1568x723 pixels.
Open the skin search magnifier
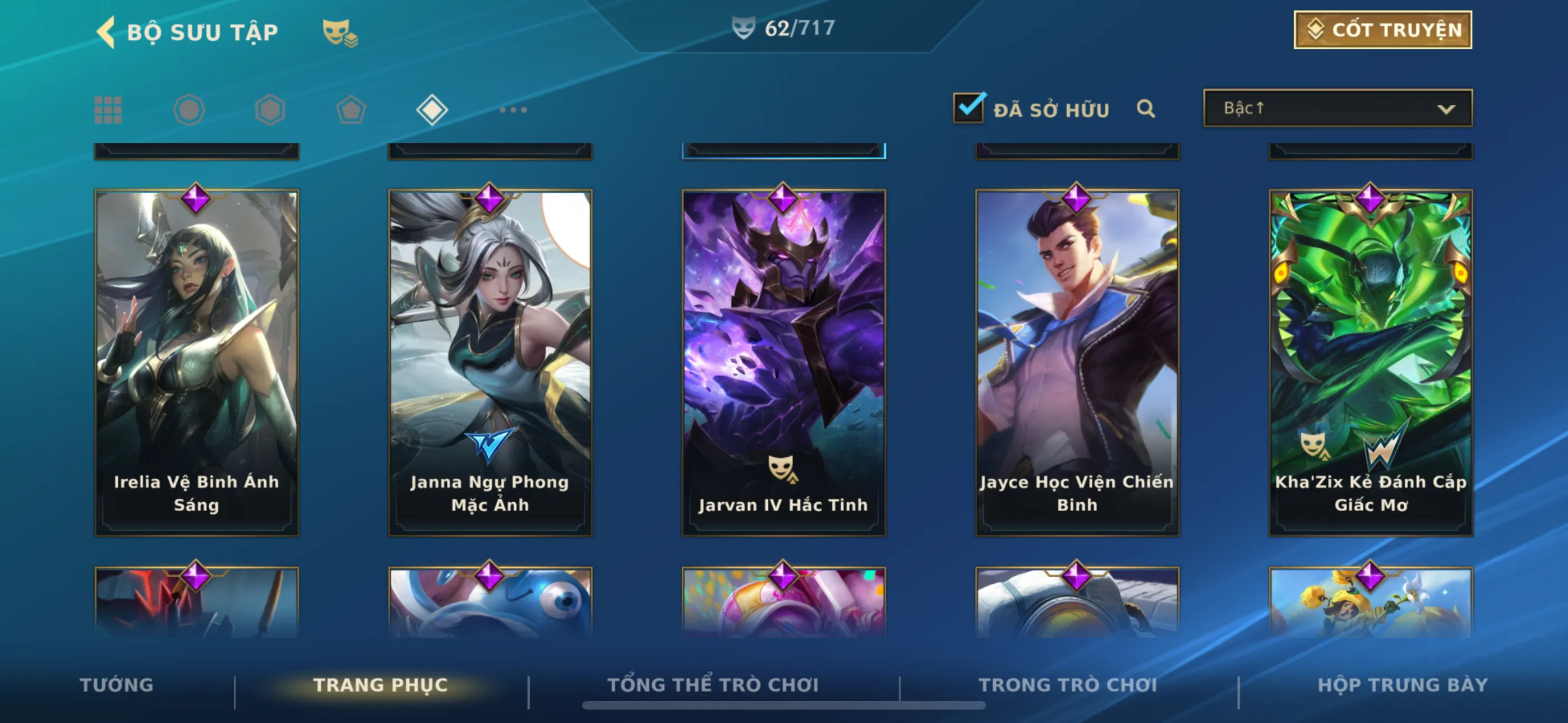(x=1146, y=109)
